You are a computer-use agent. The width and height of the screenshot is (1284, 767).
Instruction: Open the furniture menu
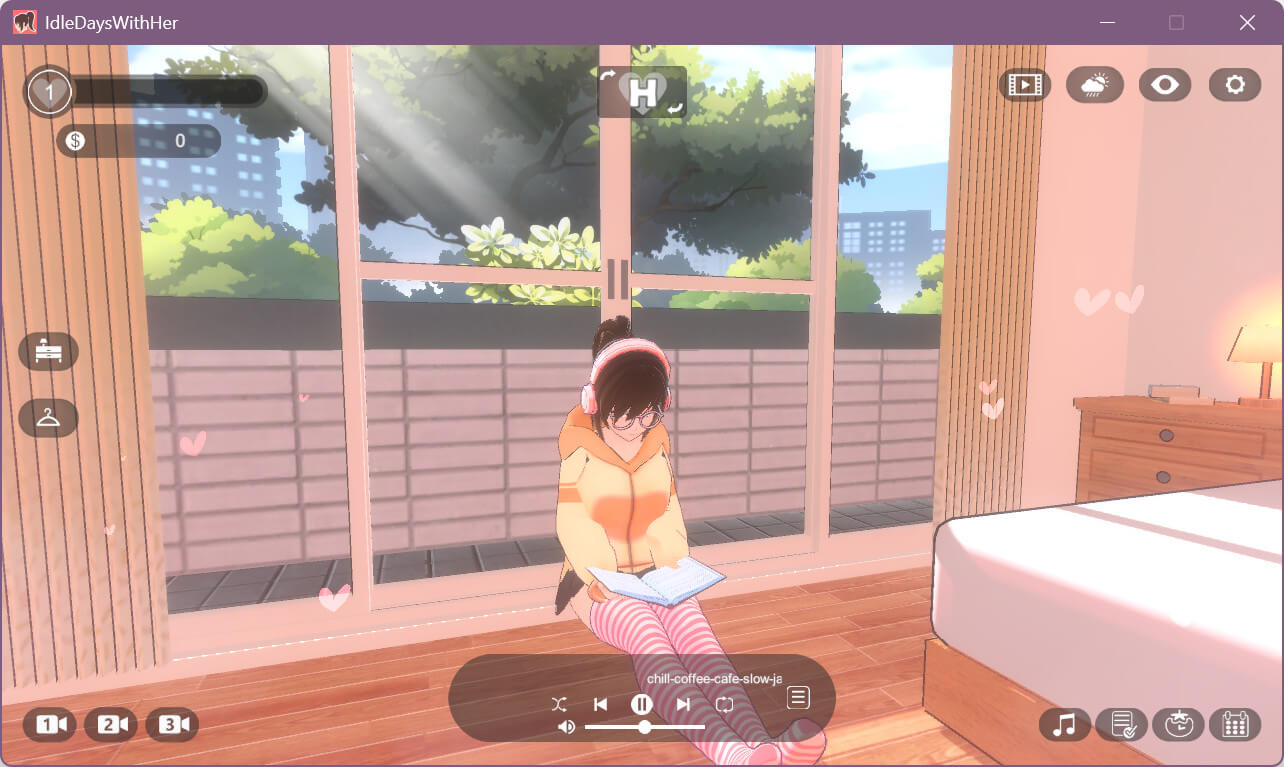(x=48, y=351)
